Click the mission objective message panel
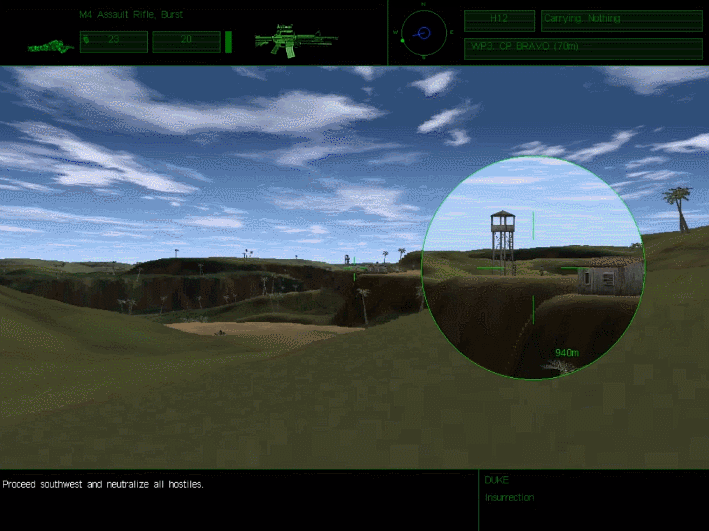709x531 pixels. click(238, 500)
